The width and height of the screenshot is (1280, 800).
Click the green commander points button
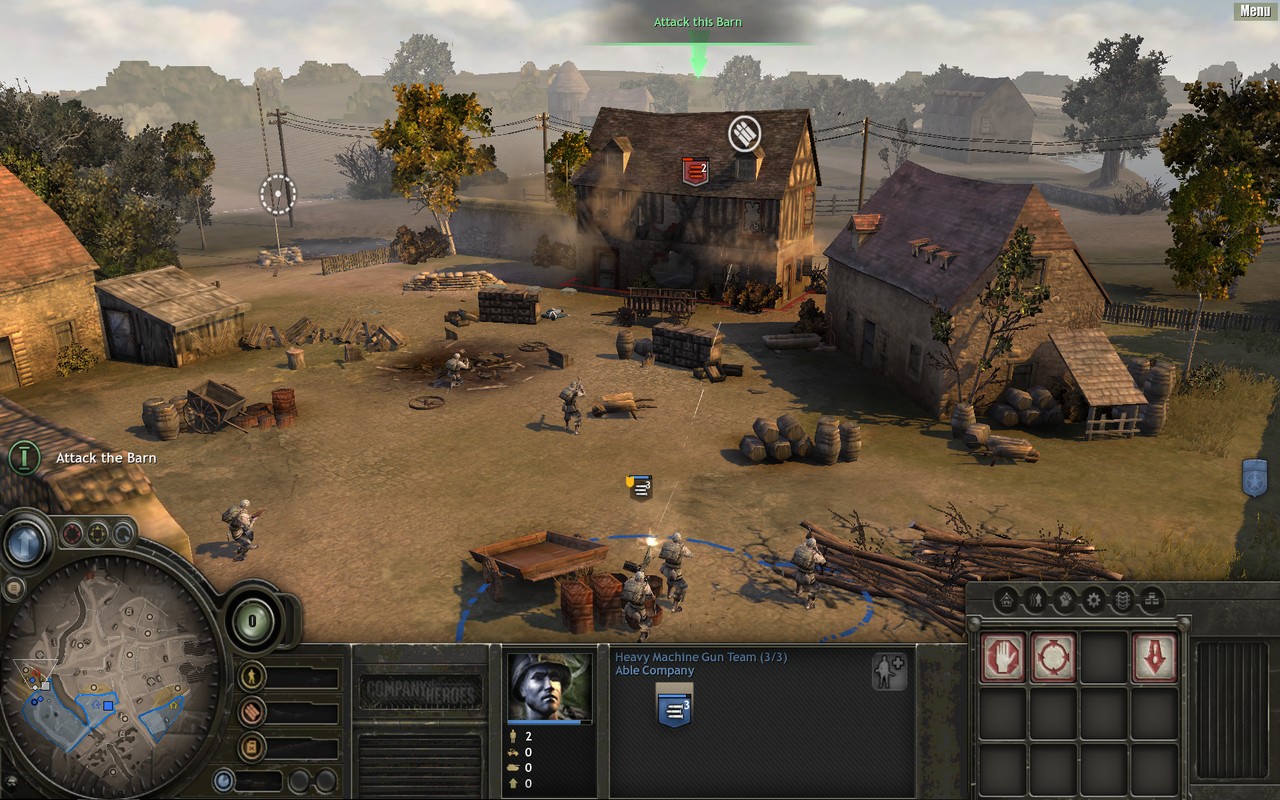click(252, 620)
